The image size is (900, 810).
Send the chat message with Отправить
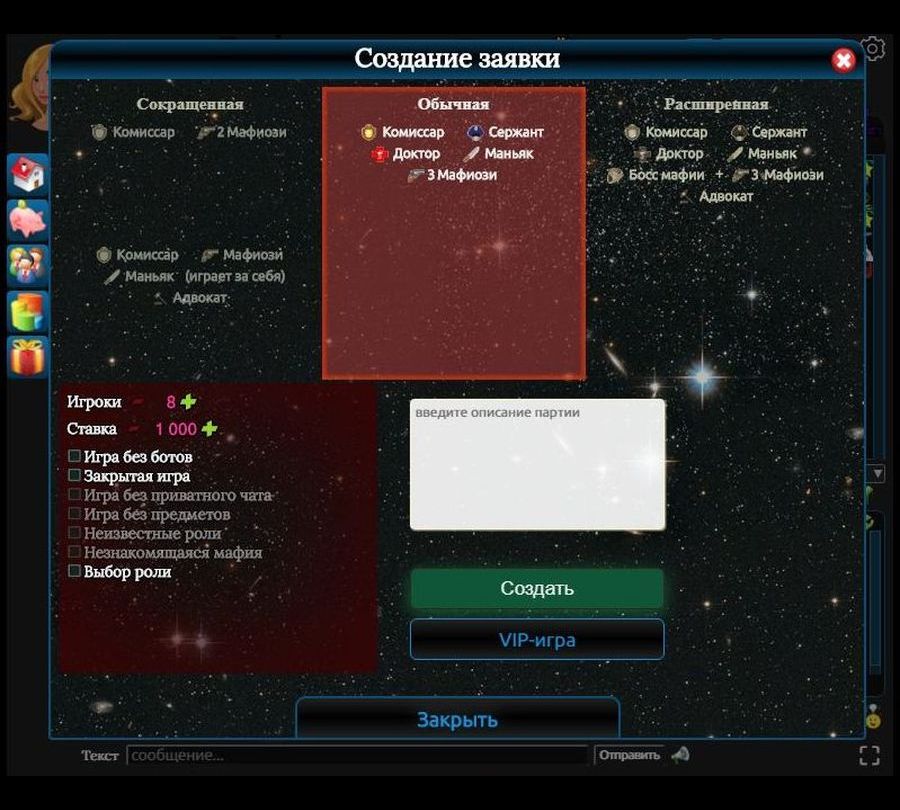coord(629,755)
